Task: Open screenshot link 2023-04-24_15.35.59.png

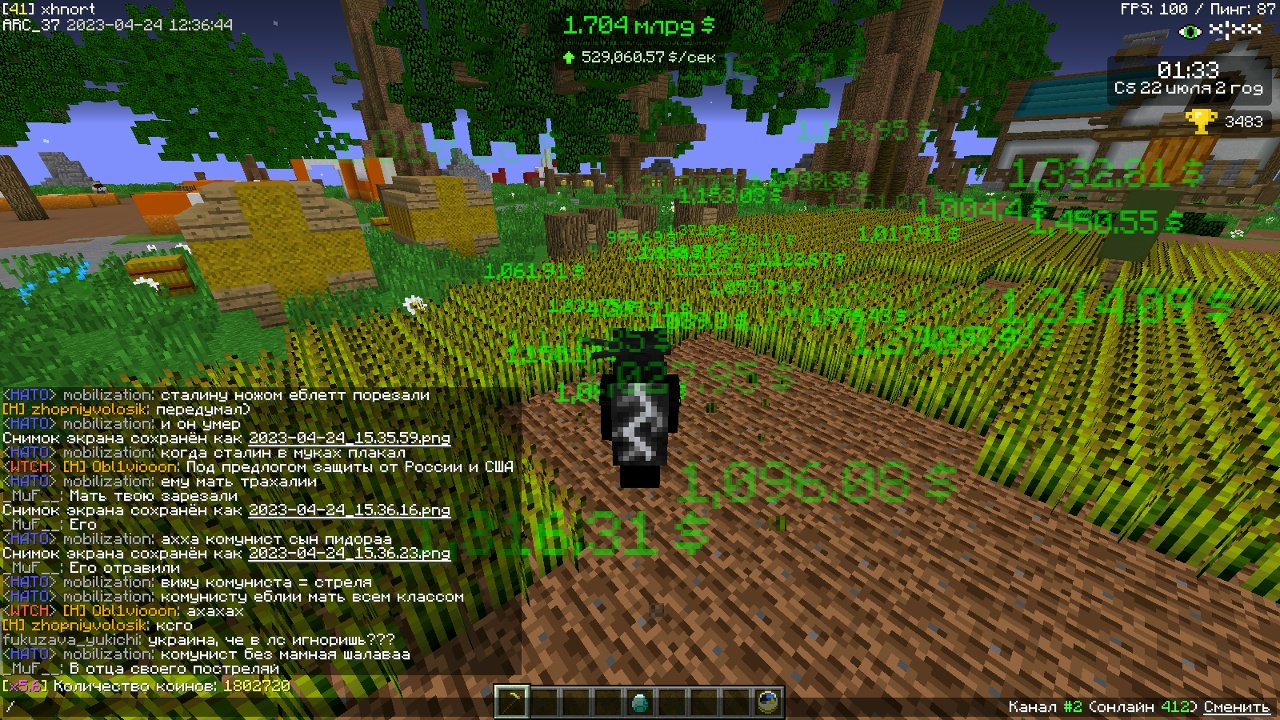Action: pos(349,438)
